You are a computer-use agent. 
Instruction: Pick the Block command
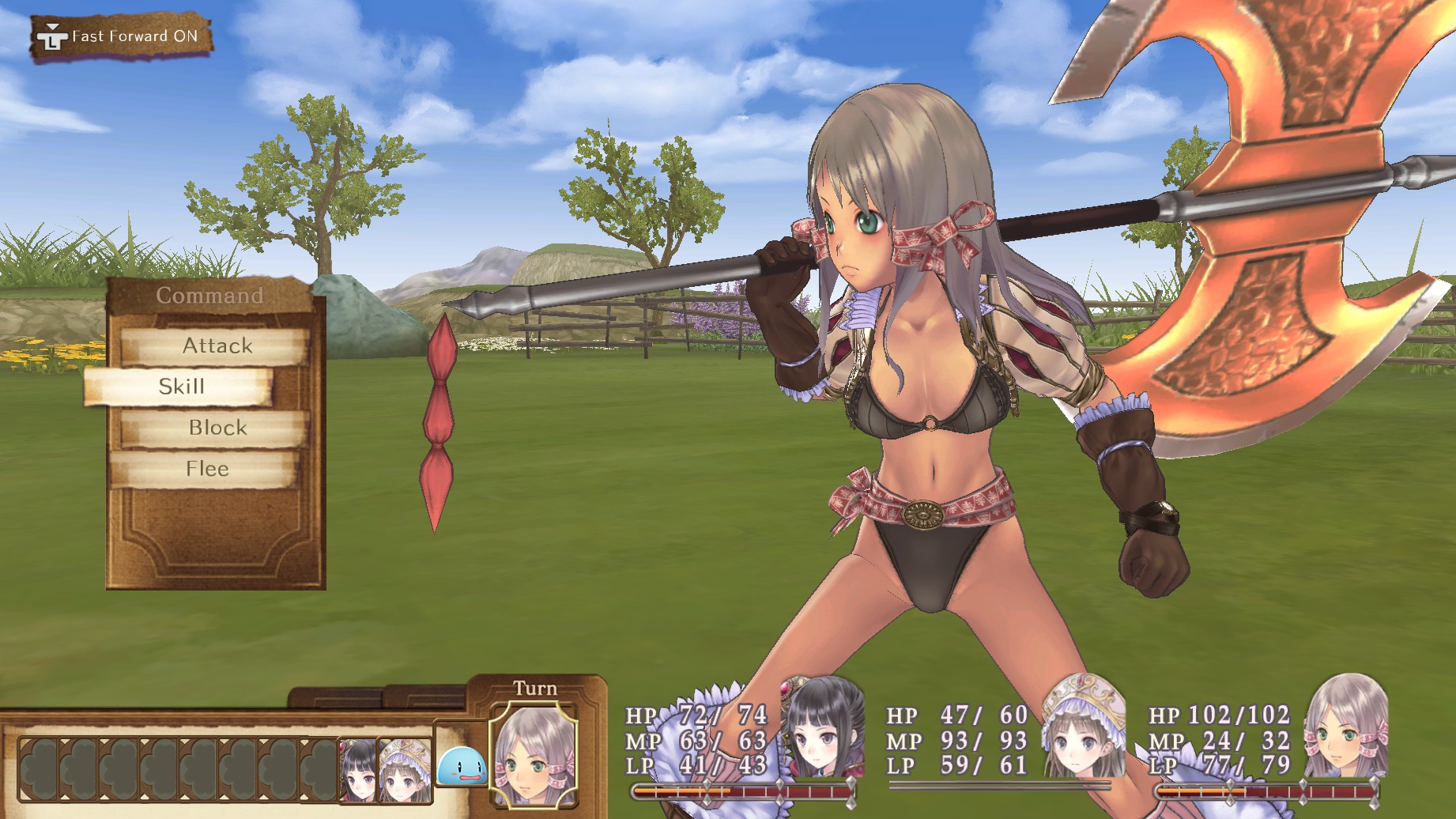pyautogui.click(x=217, y=428)
